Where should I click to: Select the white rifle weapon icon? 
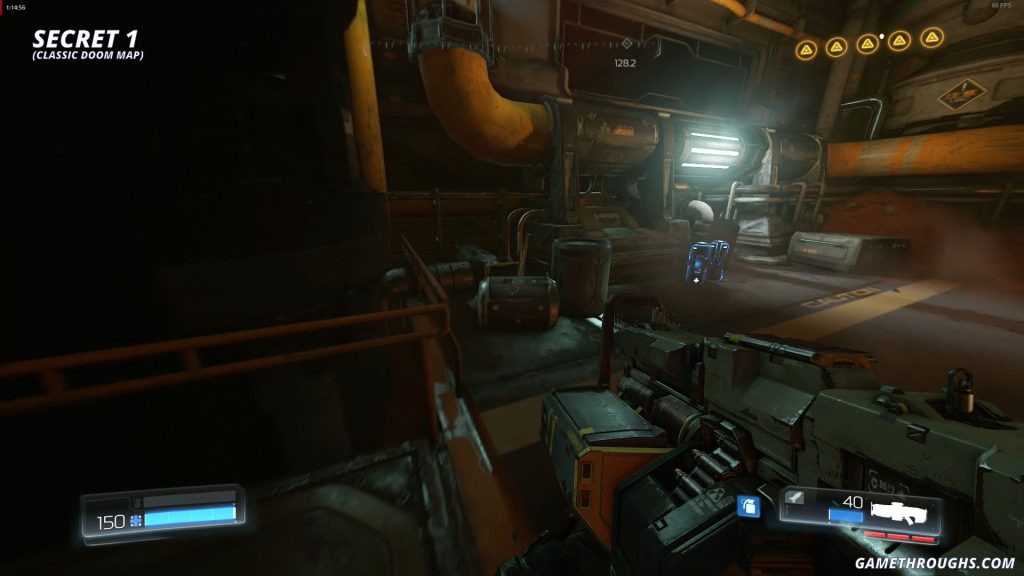tap(903, 513)
